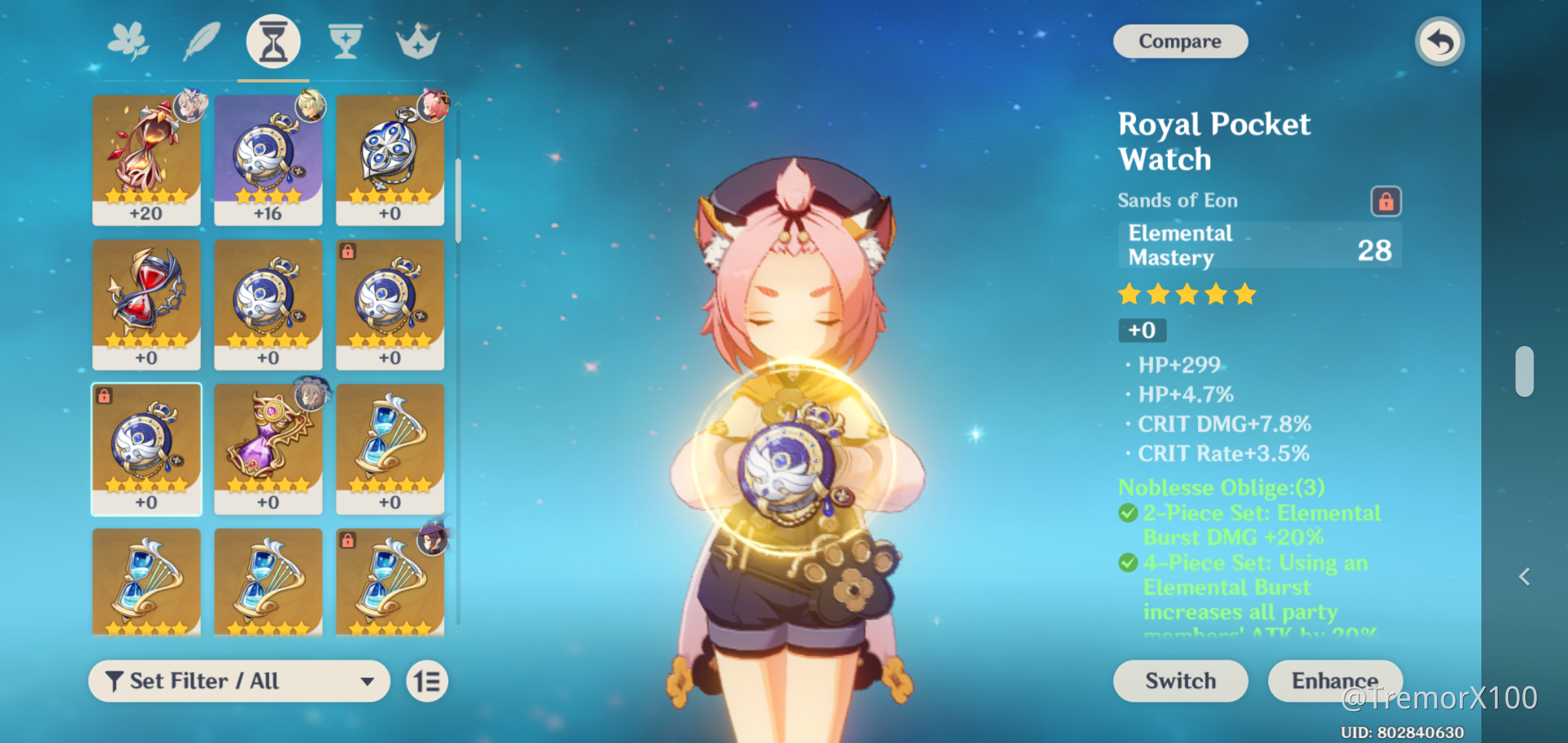The image size is (1568, 743).
Task: Select the +0 silver heart-shaped watch artifact
Action: (390, 160)
